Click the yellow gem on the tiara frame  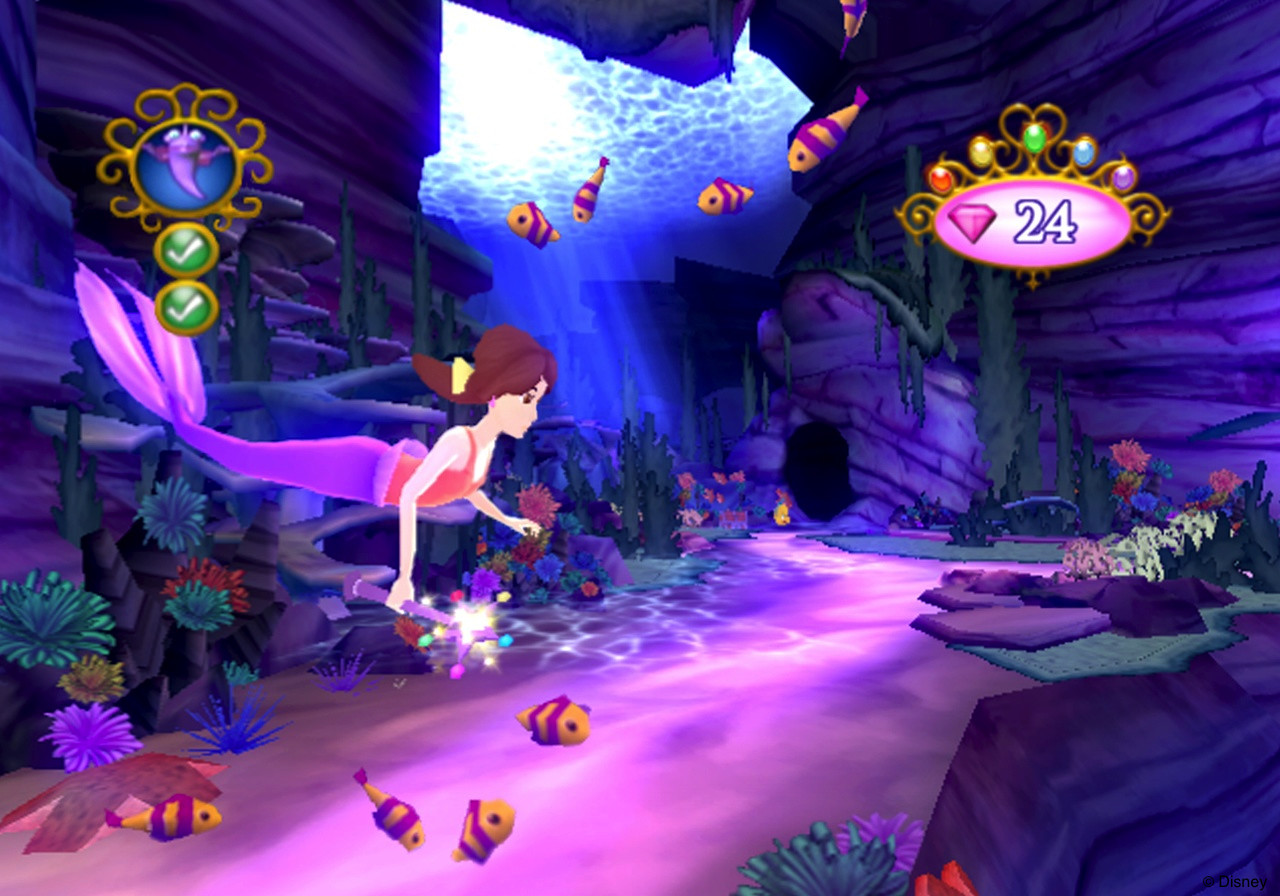pos(981,152)
